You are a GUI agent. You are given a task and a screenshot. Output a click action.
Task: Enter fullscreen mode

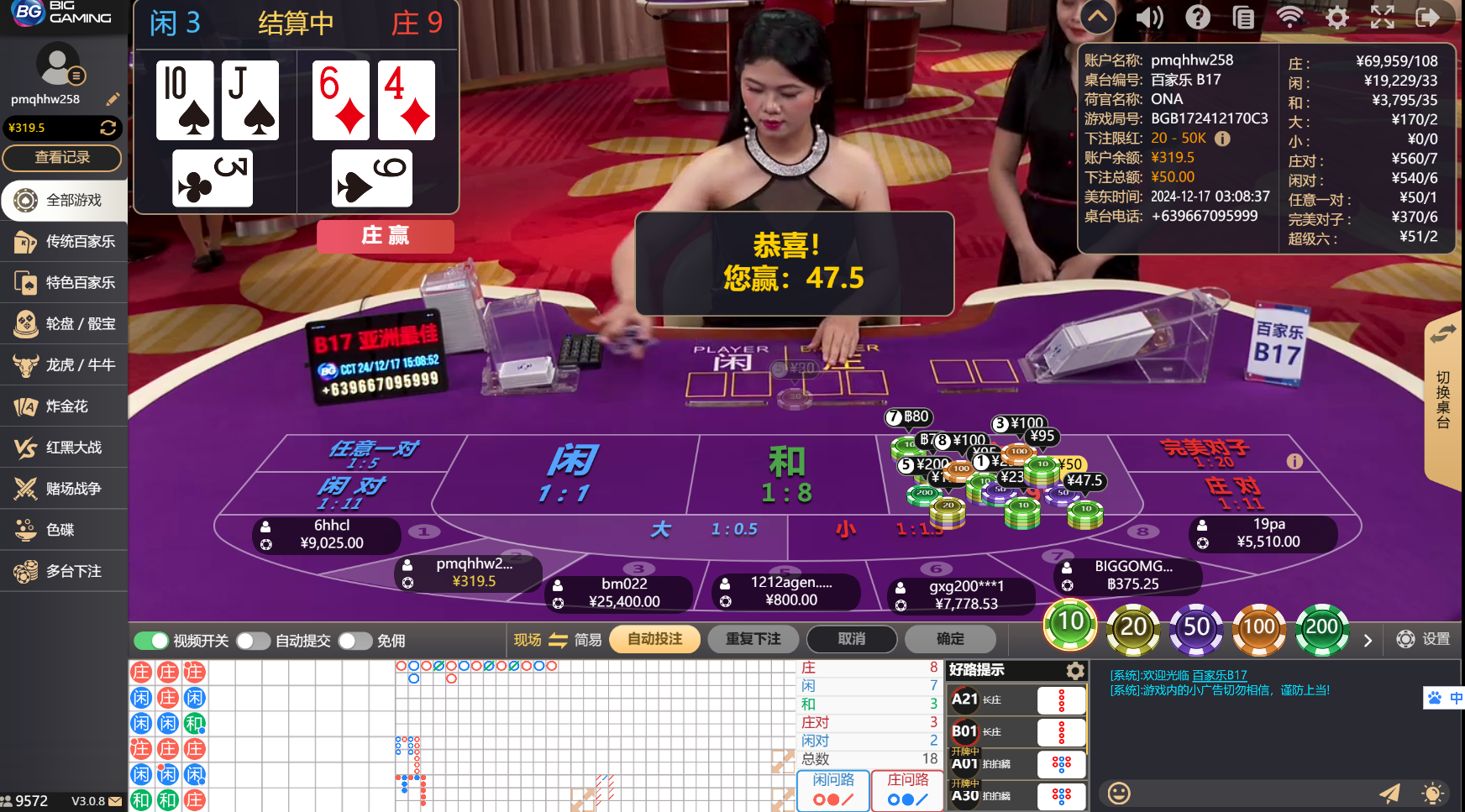point(1382,17)
